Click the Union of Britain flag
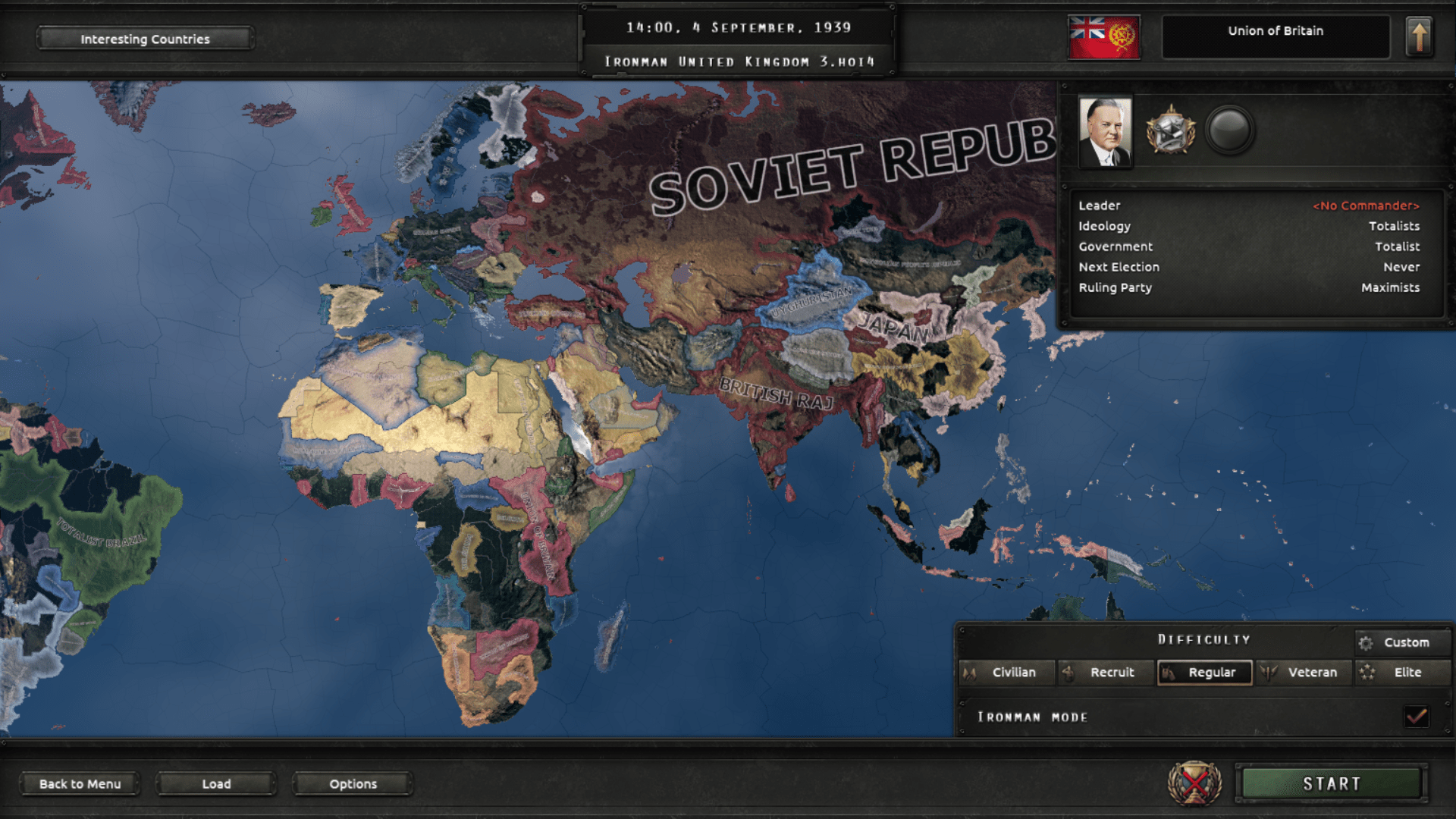1456x819 pixels. (1103, 37)
